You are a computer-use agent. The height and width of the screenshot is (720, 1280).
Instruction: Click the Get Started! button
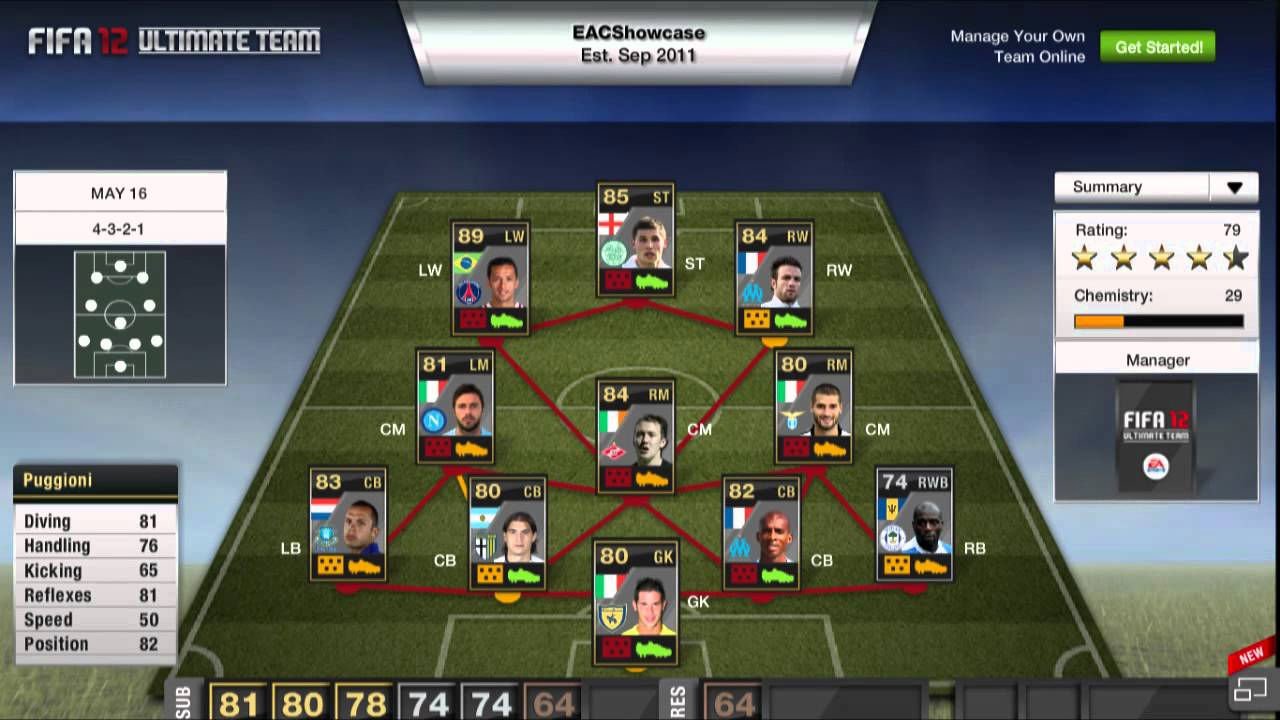tap(1157, 46)
